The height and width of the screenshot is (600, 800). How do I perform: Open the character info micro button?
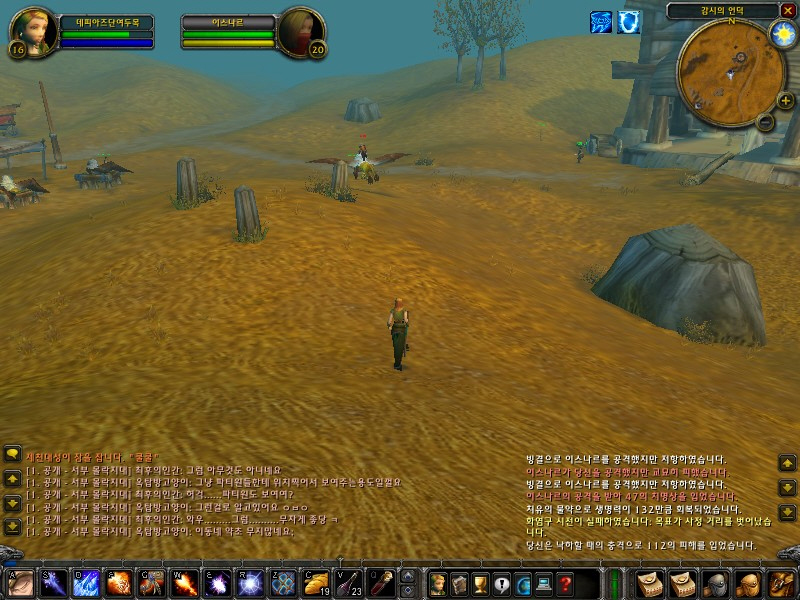point(437,583)
